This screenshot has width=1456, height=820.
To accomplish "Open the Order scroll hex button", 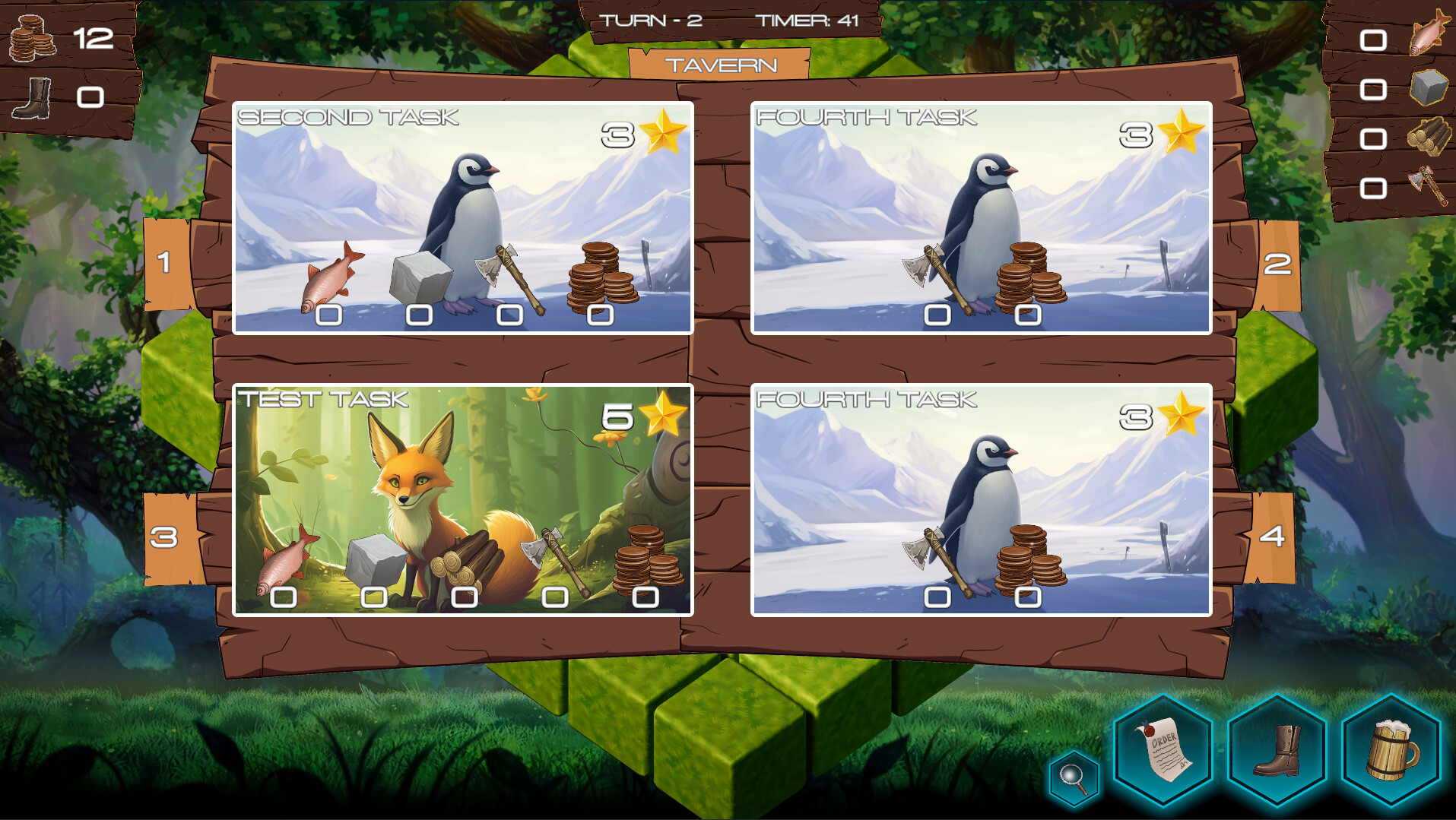I will click(x=1162, y=749).
